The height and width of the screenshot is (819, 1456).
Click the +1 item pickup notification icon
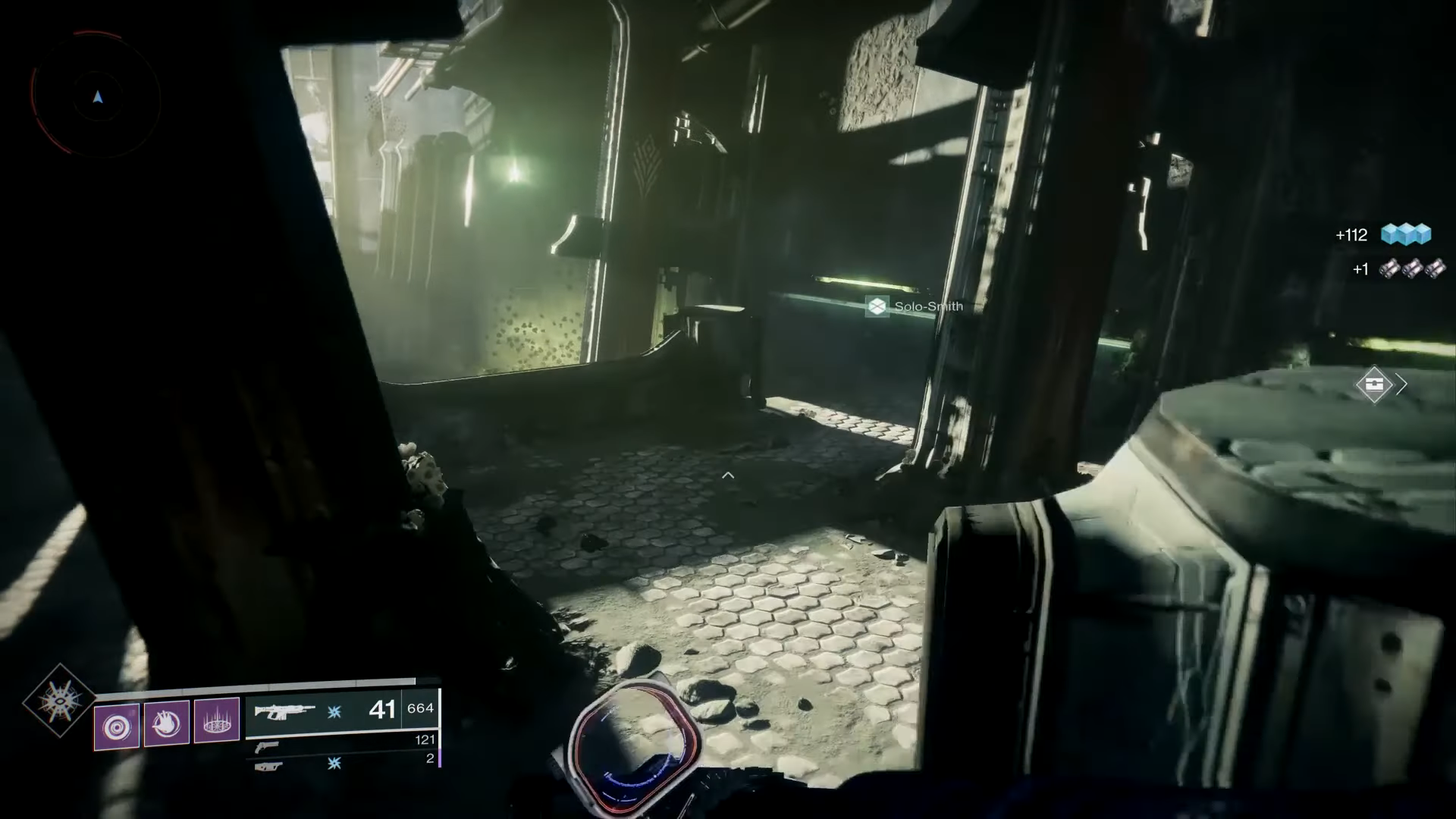1411,268
